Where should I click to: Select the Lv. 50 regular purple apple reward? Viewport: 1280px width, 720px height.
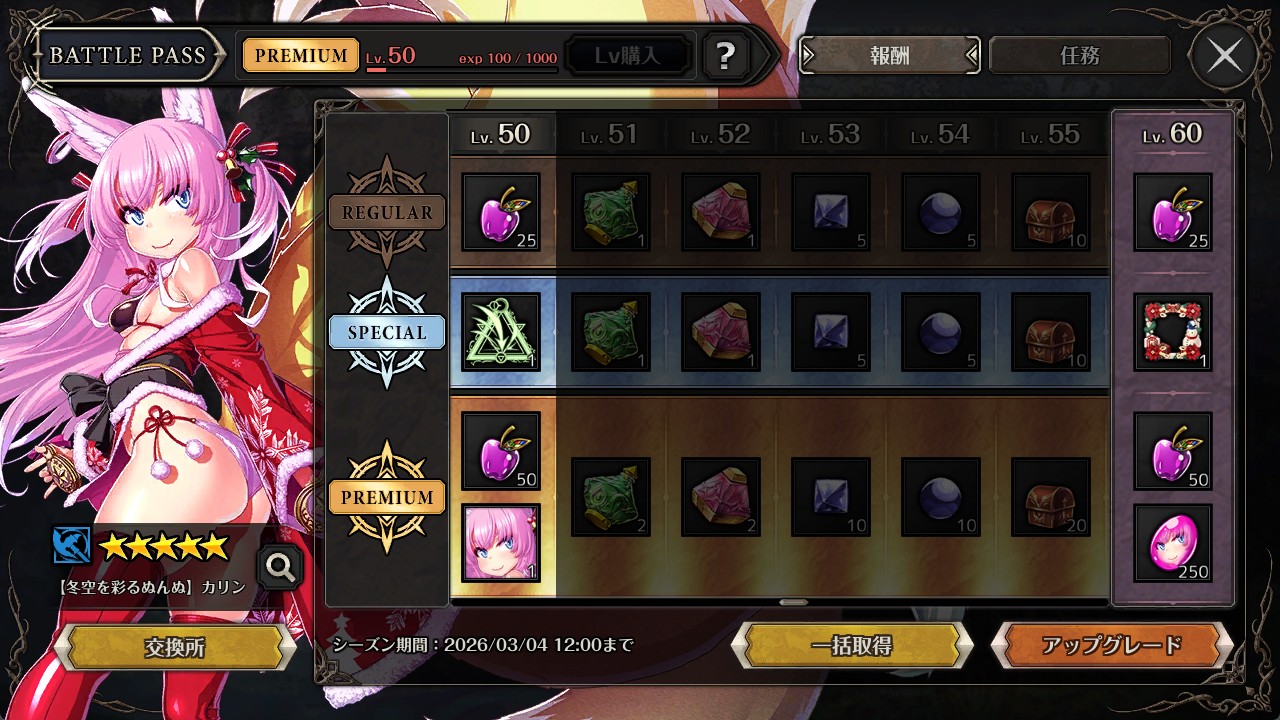click(501, 212)
